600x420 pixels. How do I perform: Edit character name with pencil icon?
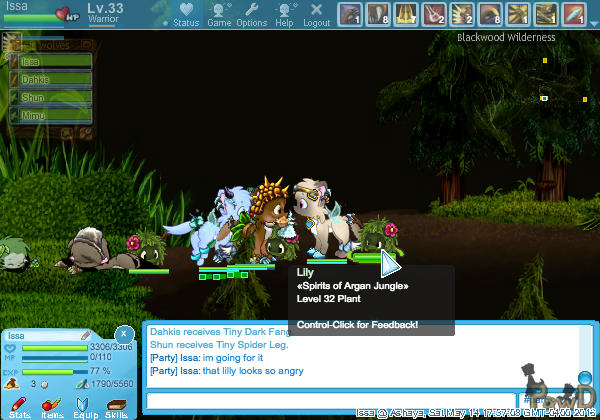tap(85, 336)
